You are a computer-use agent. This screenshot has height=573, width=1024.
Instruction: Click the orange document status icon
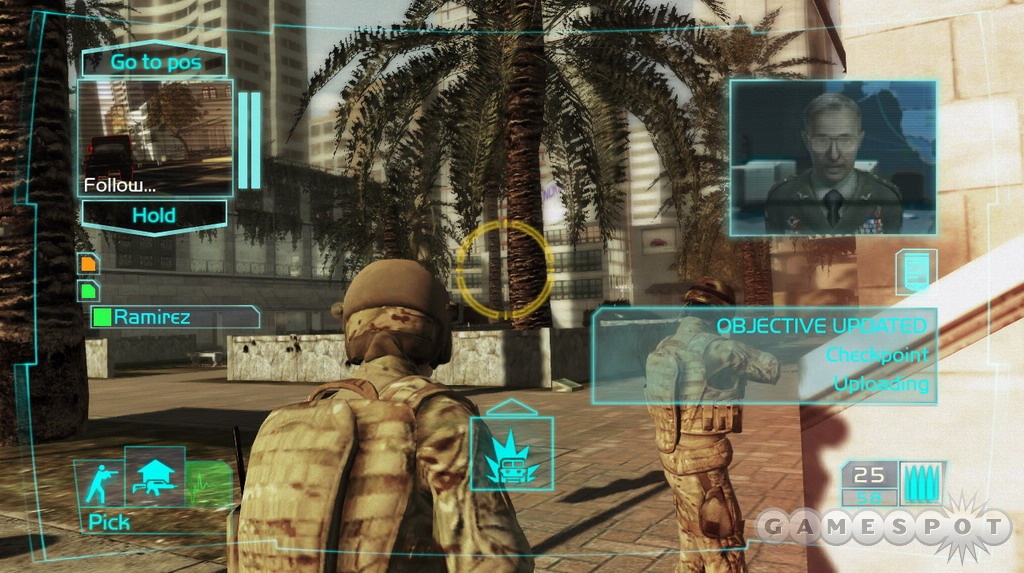[89, 265]
